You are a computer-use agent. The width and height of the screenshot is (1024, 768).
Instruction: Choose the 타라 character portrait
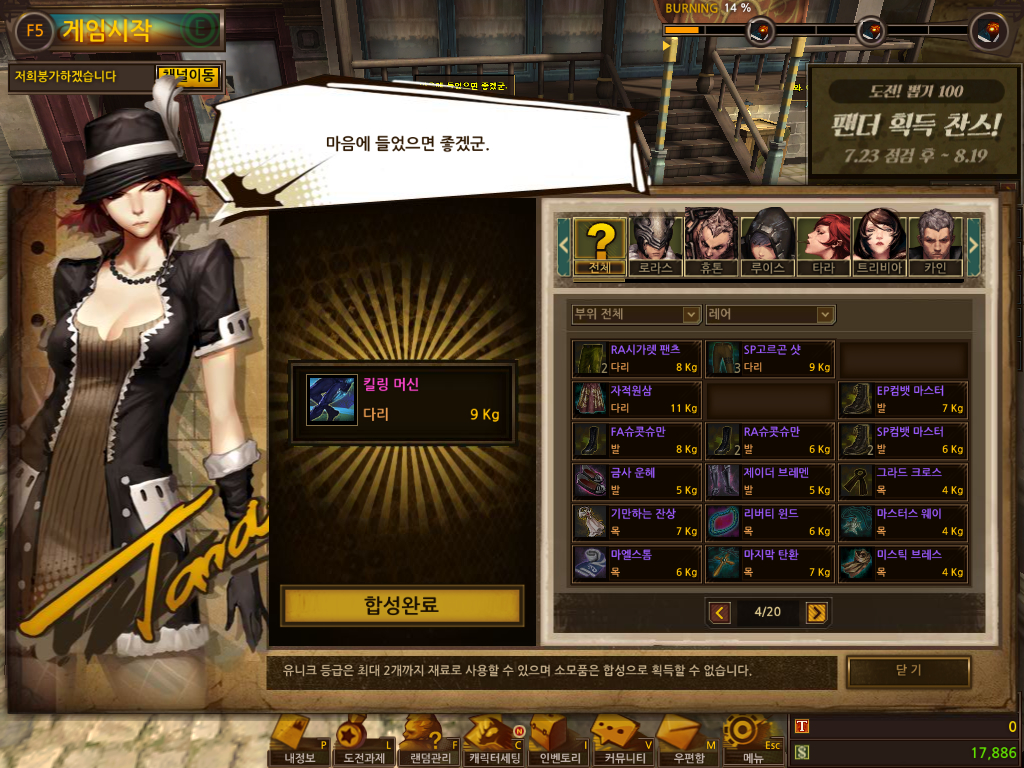tap(823, 245)
